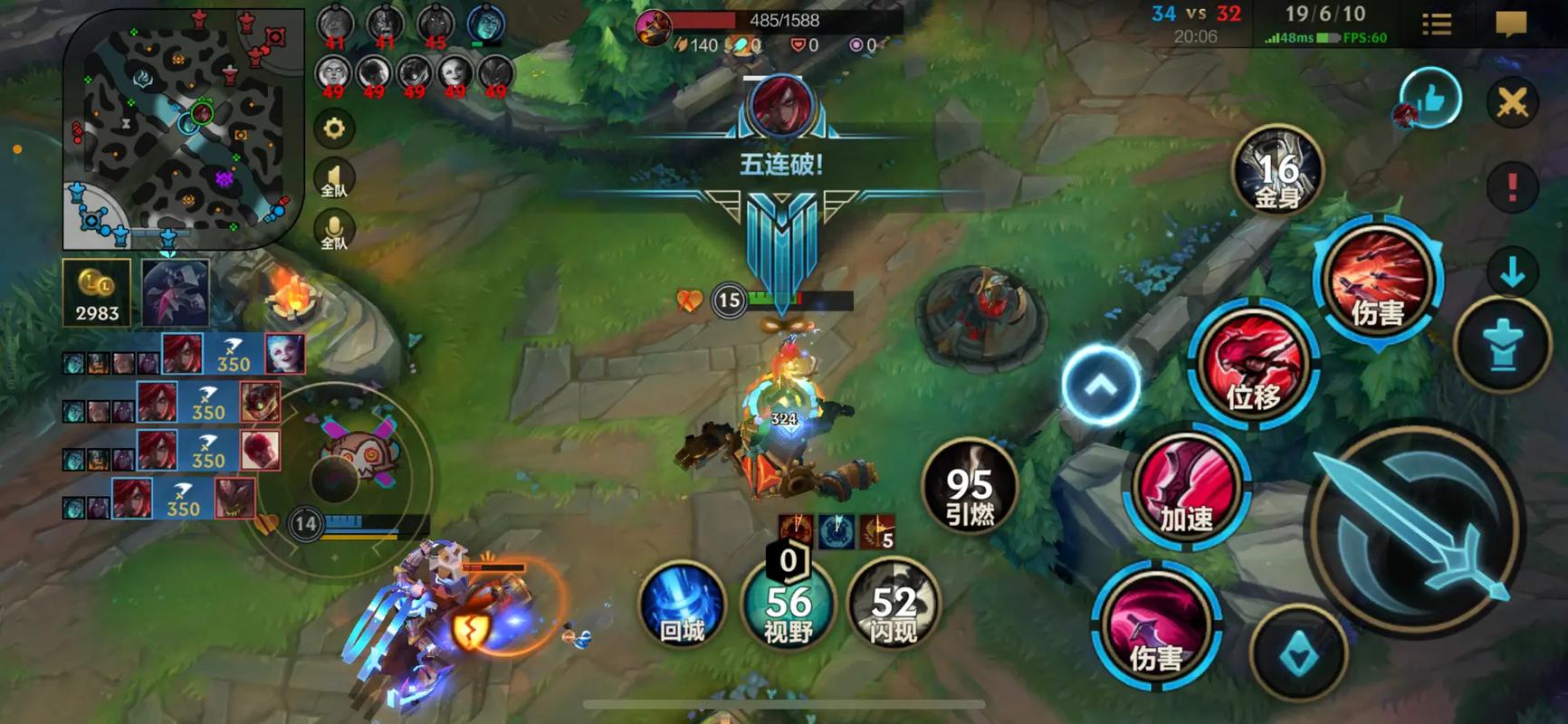This screenshot has height=724, width=1568.
Task: Tap the crossed swords attack signal button
Action: (1512, 102)
